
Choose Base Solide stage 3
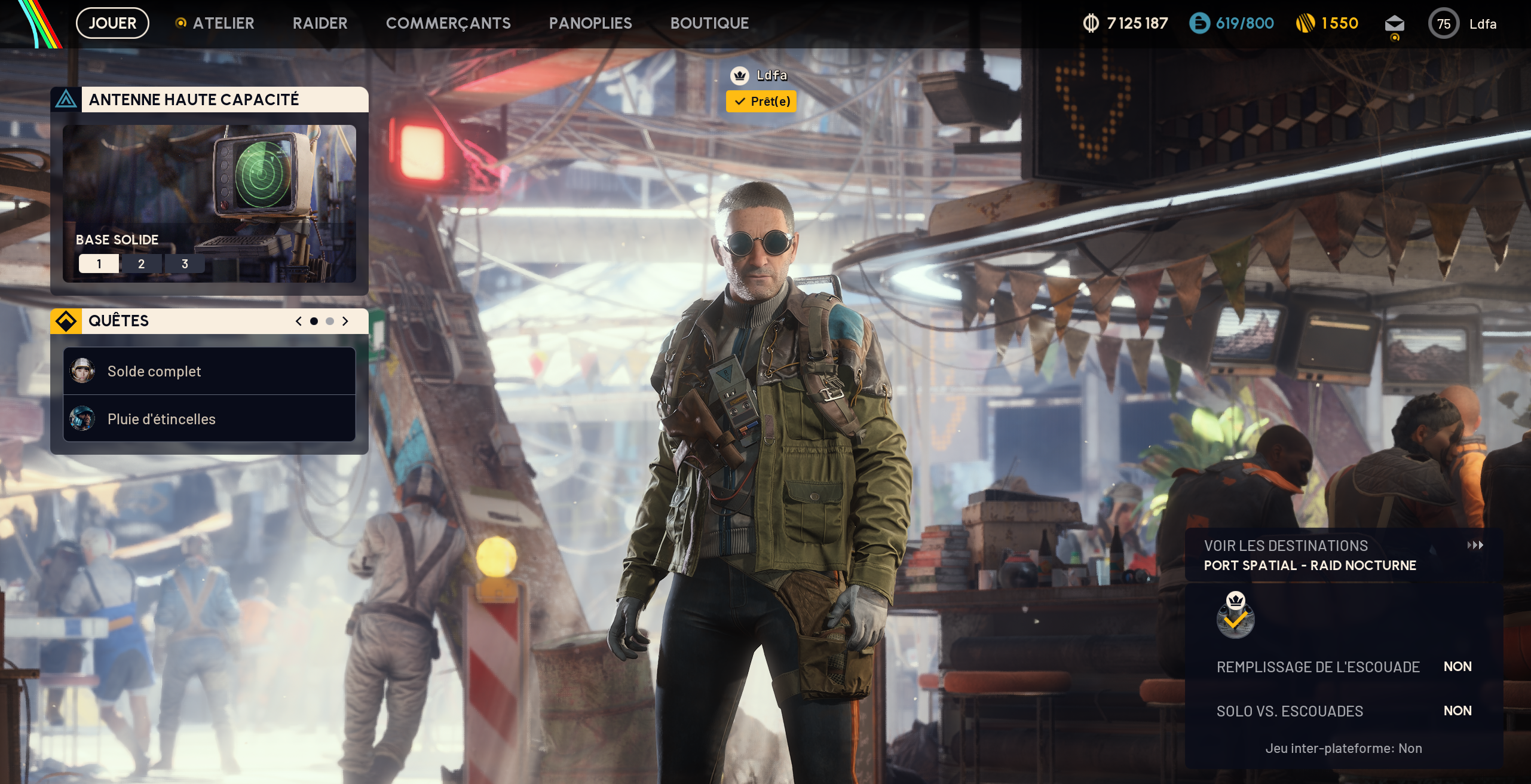coord(185,264)
